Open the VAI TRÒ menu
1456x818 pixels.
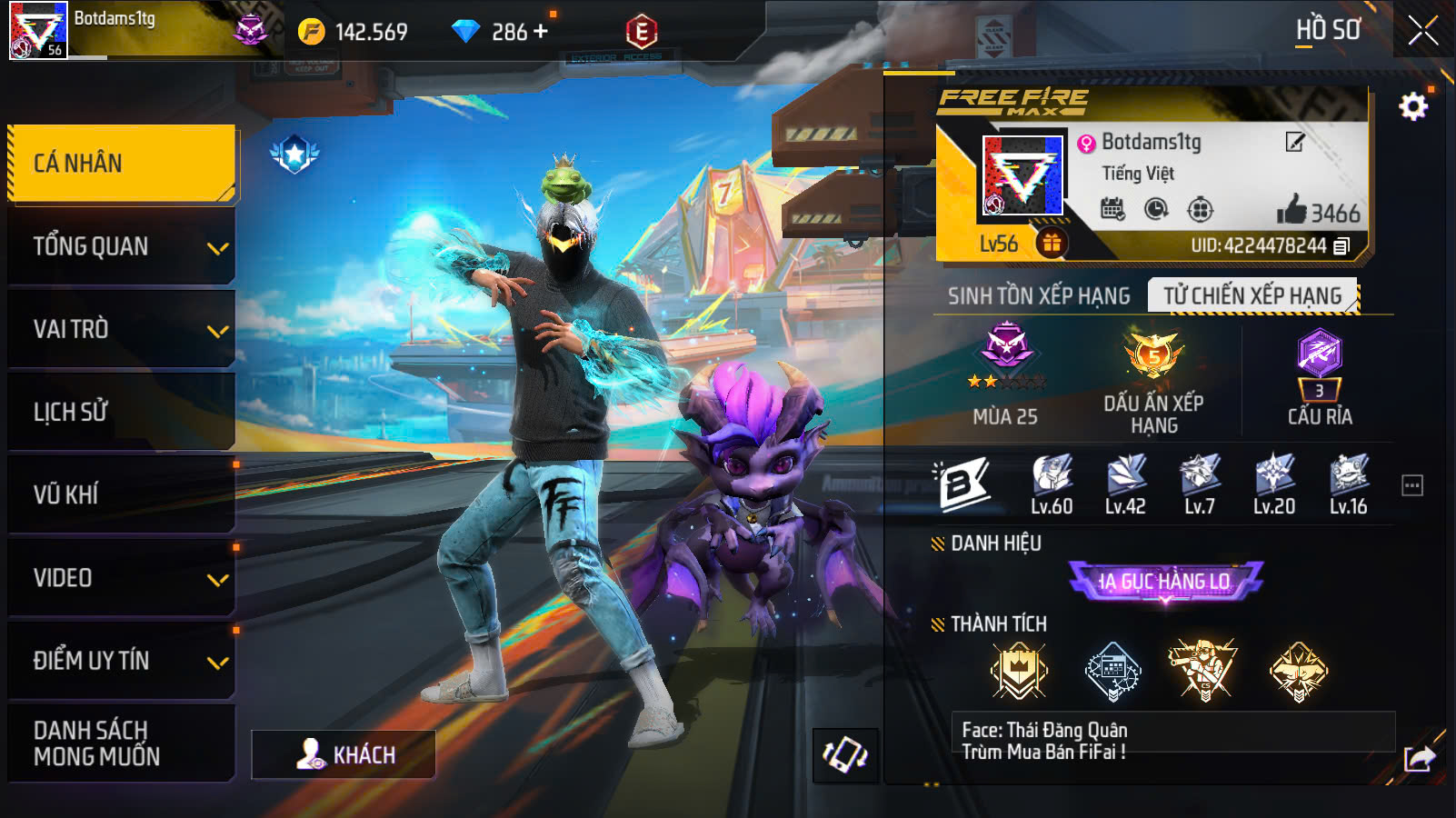121,329
